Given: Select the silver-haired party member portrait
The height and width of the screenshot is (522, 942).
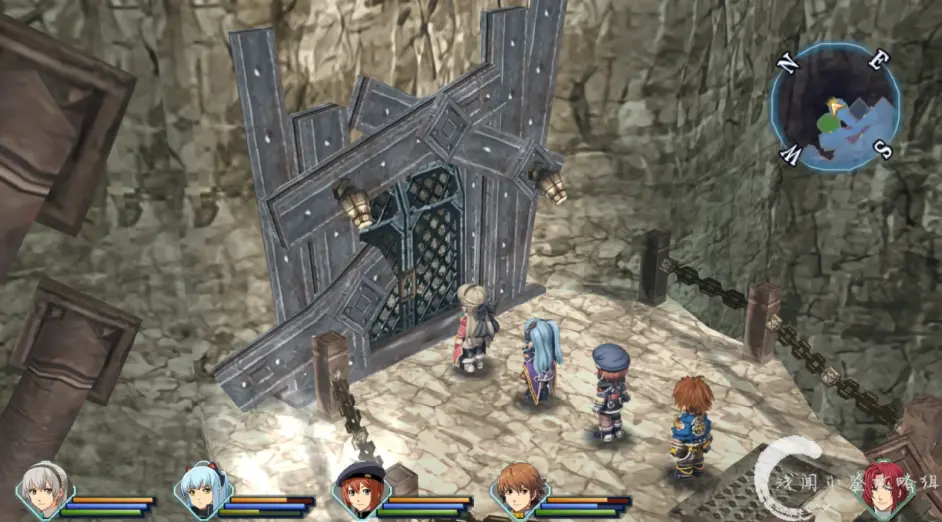Looking at the screenshot, I should pos(45,490).
